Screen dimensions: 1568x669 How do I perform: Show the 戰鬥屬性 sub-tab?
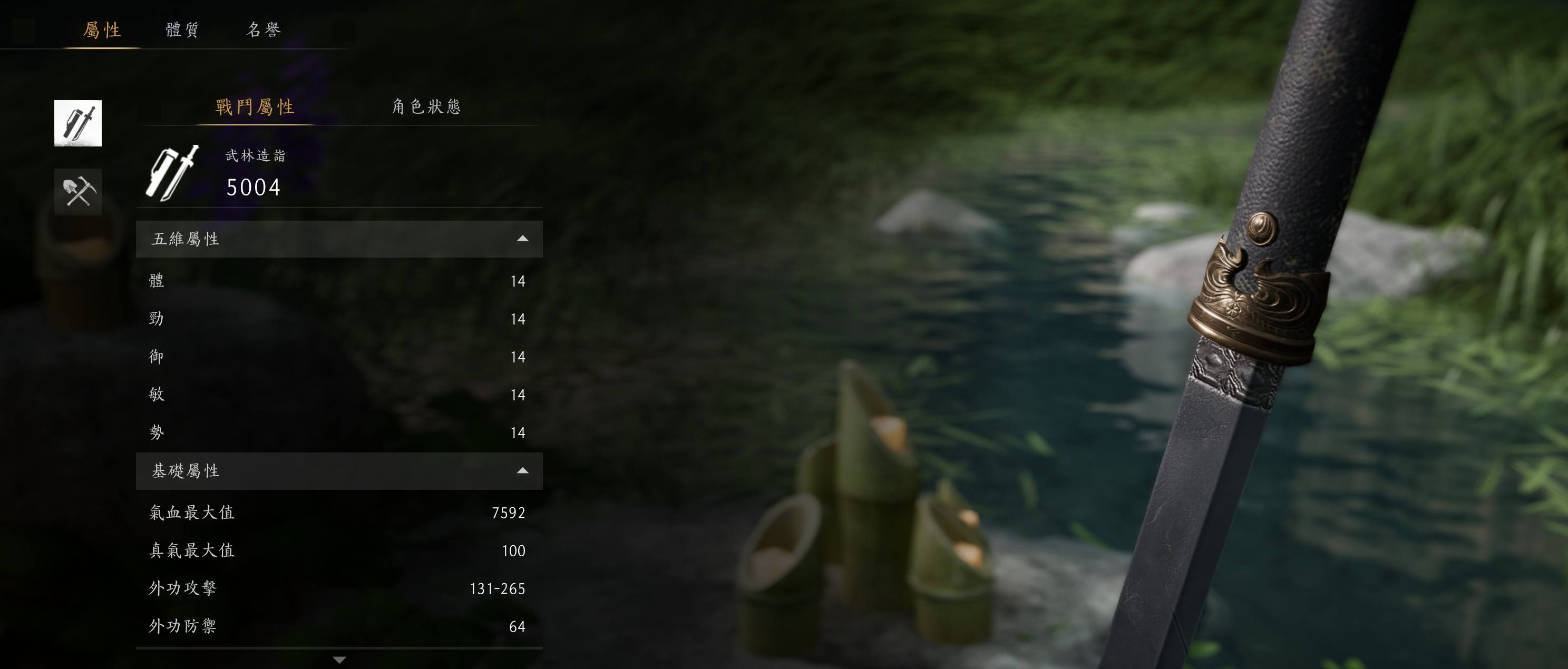(x=255, y=107)
